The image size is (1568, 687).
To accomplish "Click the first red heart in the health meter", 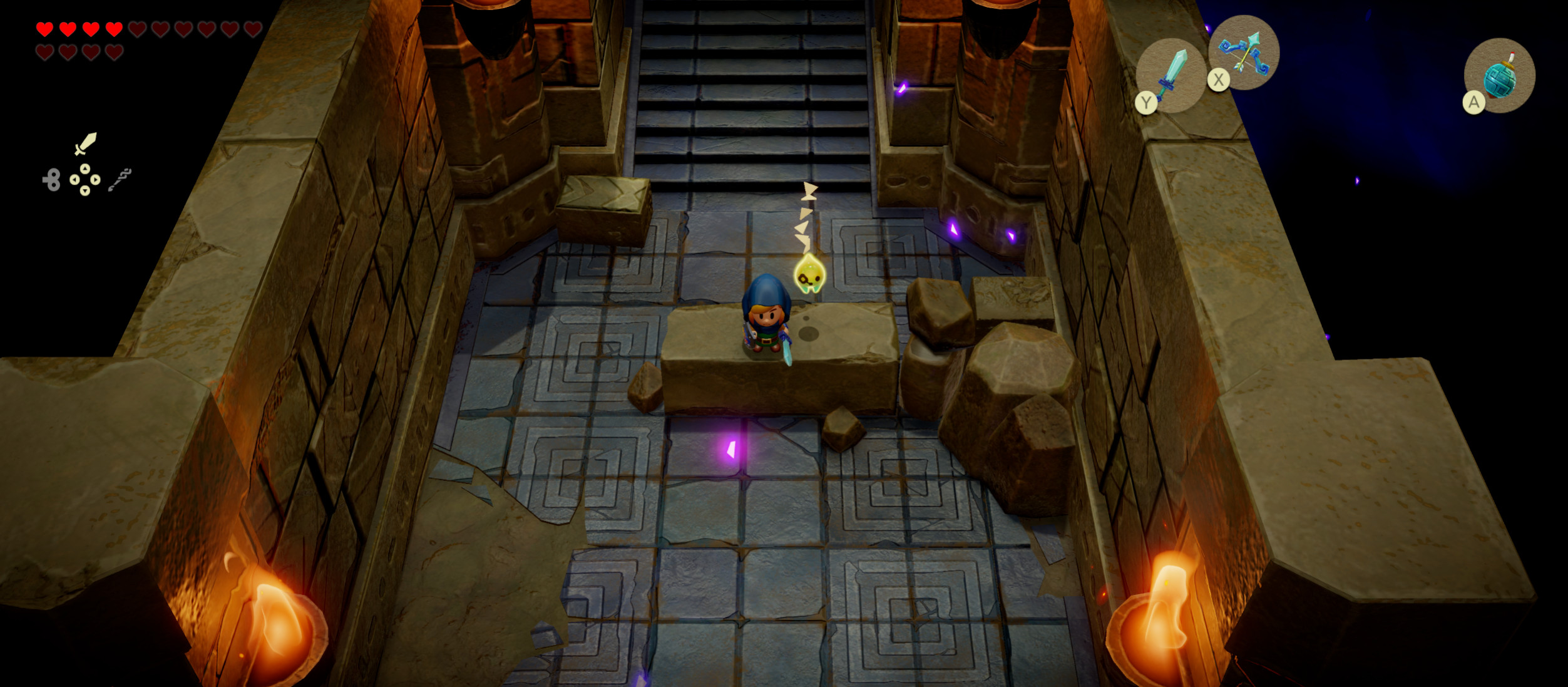I will click(45, 29).
